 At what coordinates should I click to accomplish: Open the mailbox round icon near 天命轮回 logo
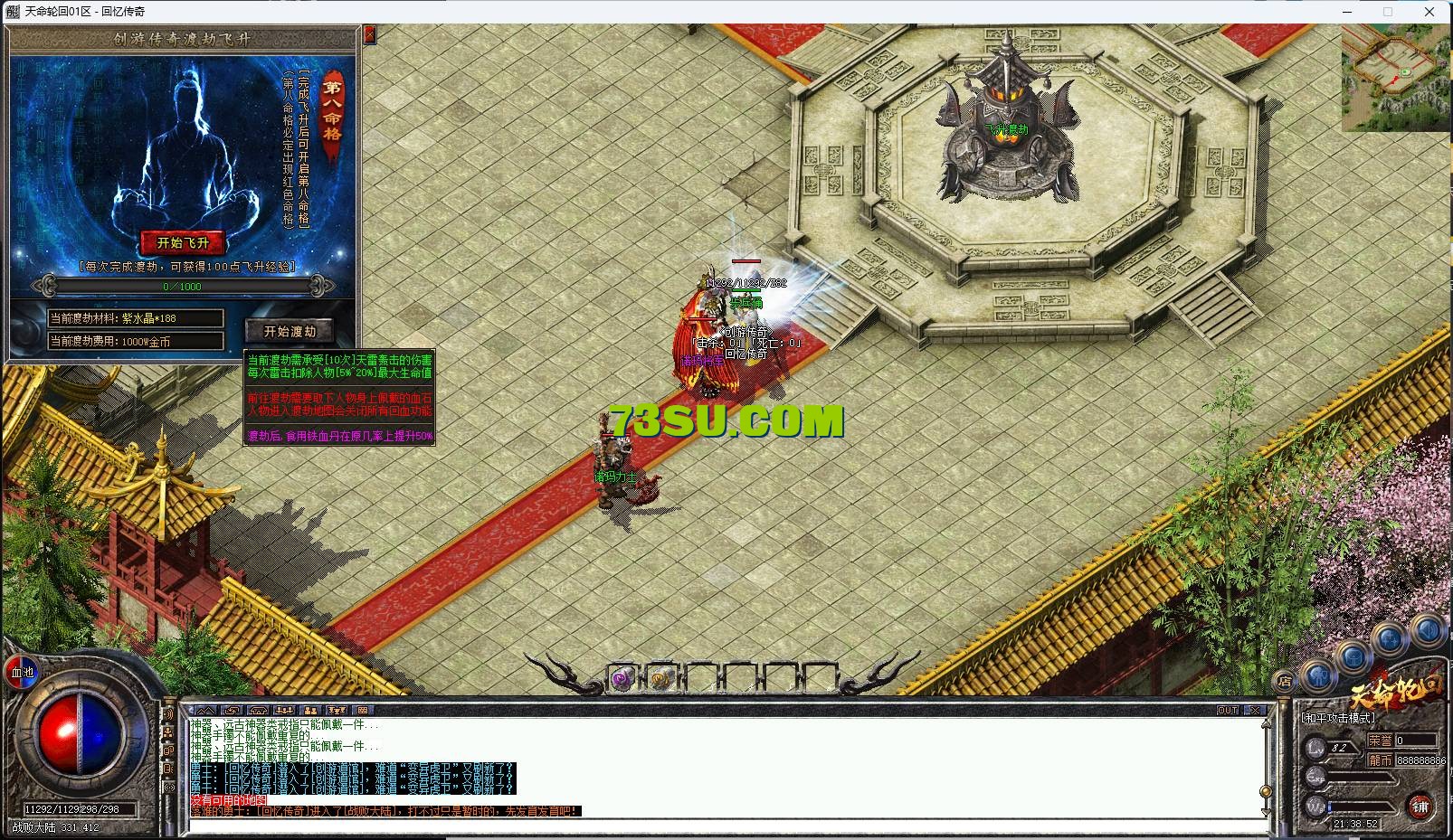coord(1353,658)
